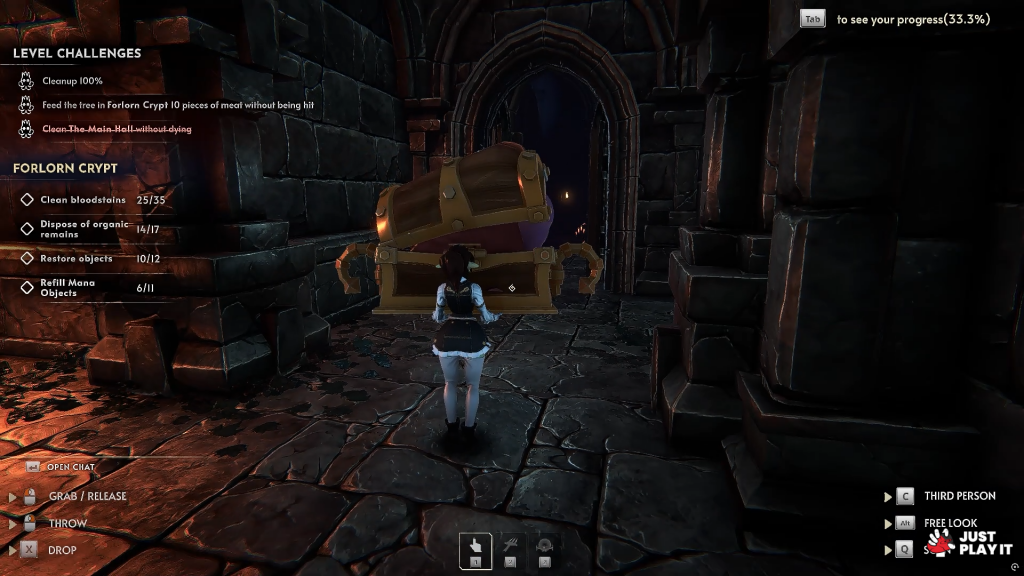Click the crossed-out Clean The Main Hall challenge
The height and width of the screenshot is (576, 1024).
coord(116,129)
